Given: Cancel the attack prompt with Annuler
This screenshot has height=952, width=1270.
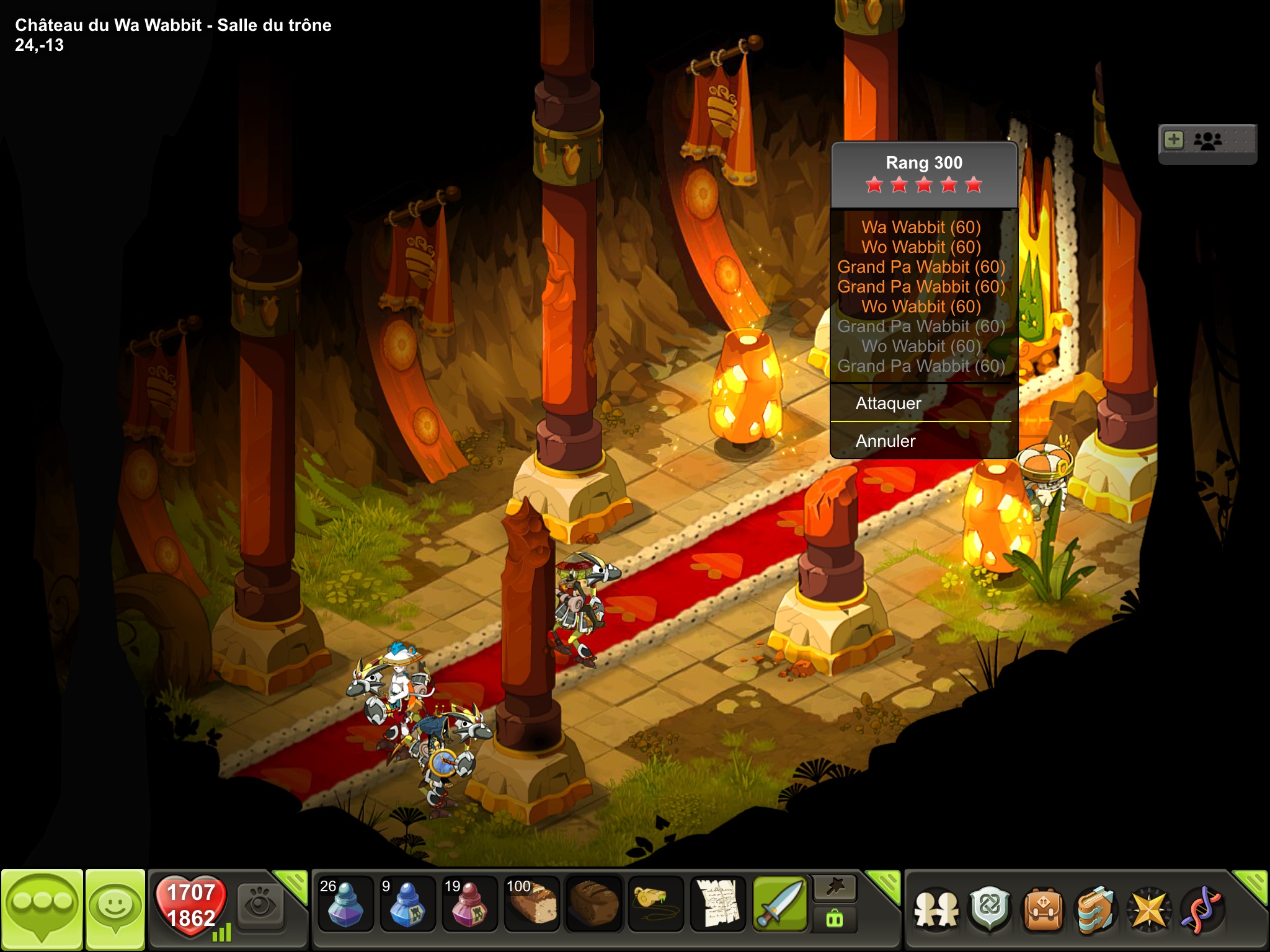Looking at the screenshot, I should point(886,441).
